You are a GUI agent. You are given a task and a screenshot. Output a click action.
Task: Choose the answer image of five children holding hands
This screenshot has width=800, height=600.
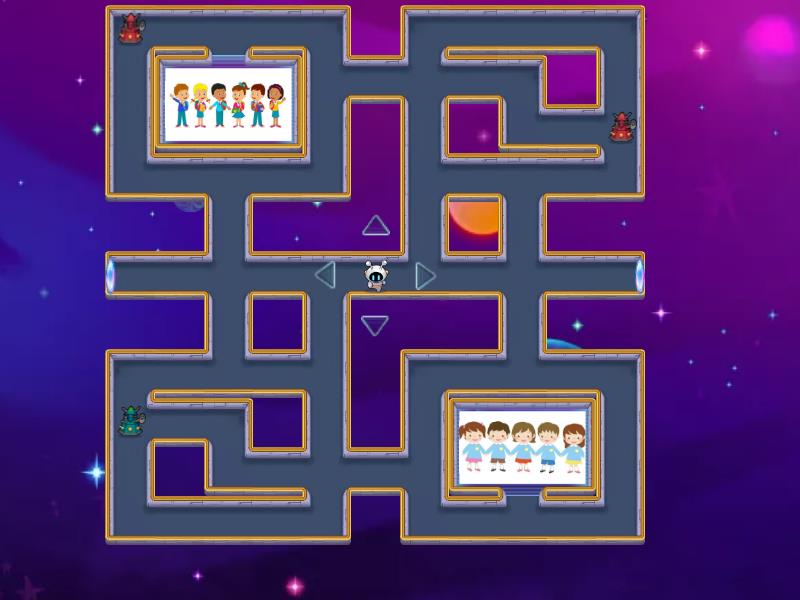click(520, 445)
